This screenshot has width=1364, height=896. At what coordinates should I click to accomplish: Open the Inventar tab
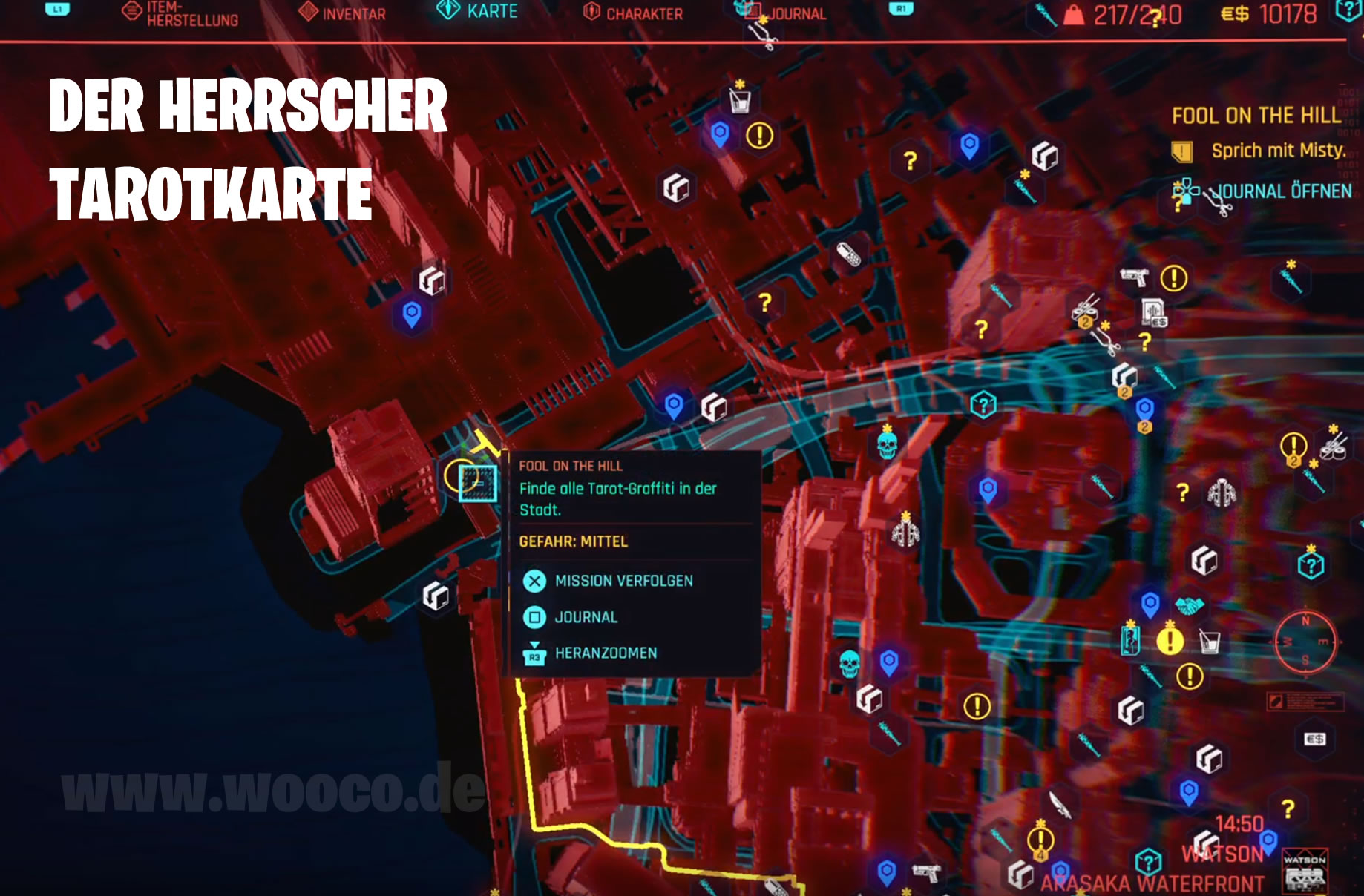tap(343, 13)
